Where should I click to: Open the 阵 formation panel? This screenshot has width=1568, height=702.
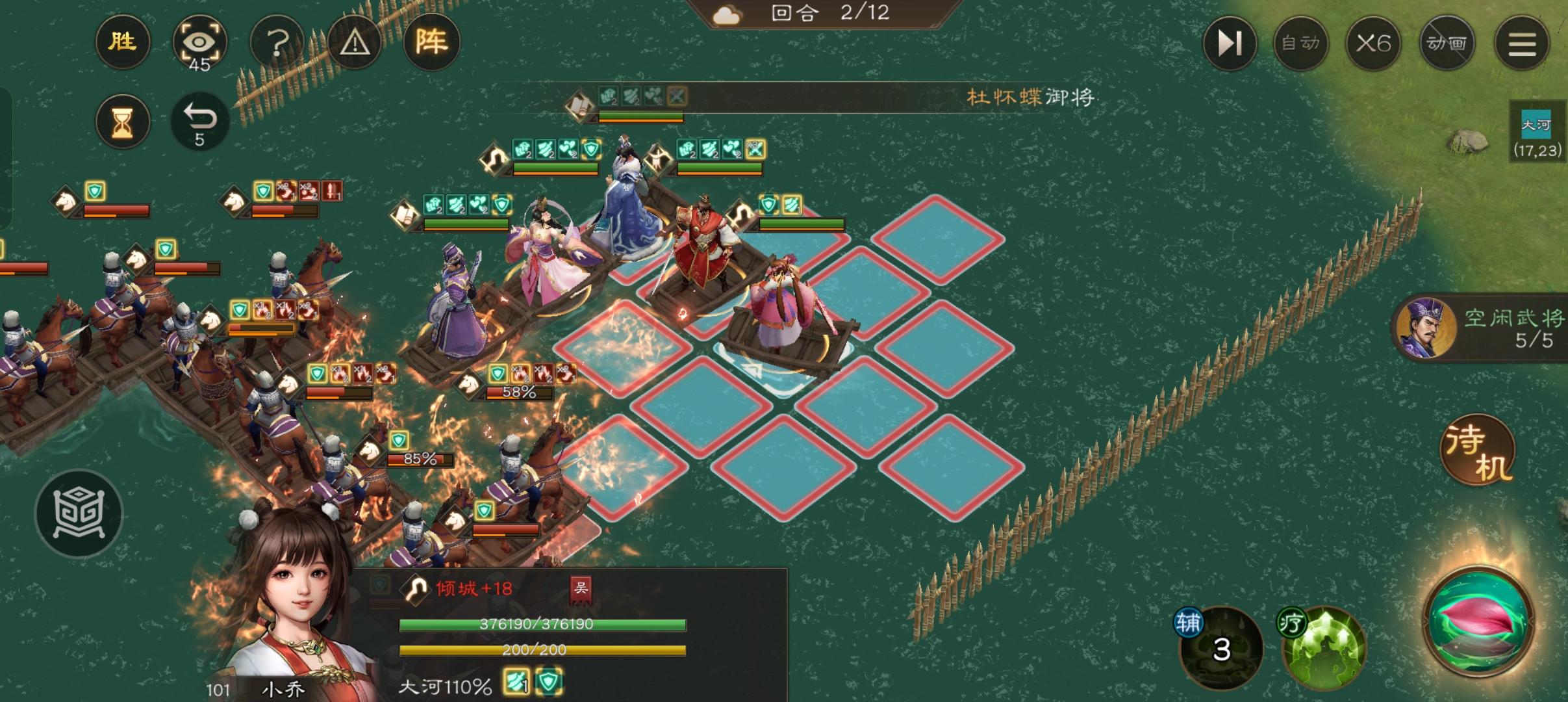point(432,41)
